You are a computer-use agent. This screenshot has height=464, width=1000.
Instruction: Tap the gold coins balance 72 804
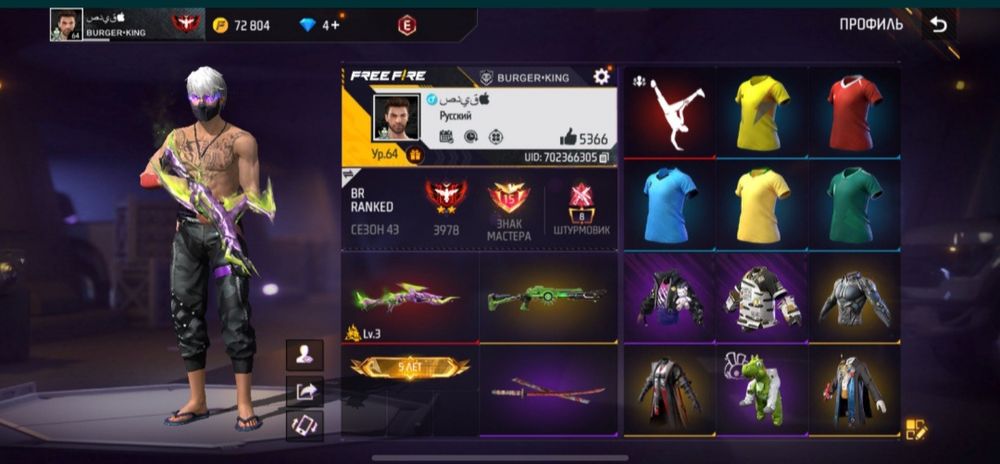240,25
